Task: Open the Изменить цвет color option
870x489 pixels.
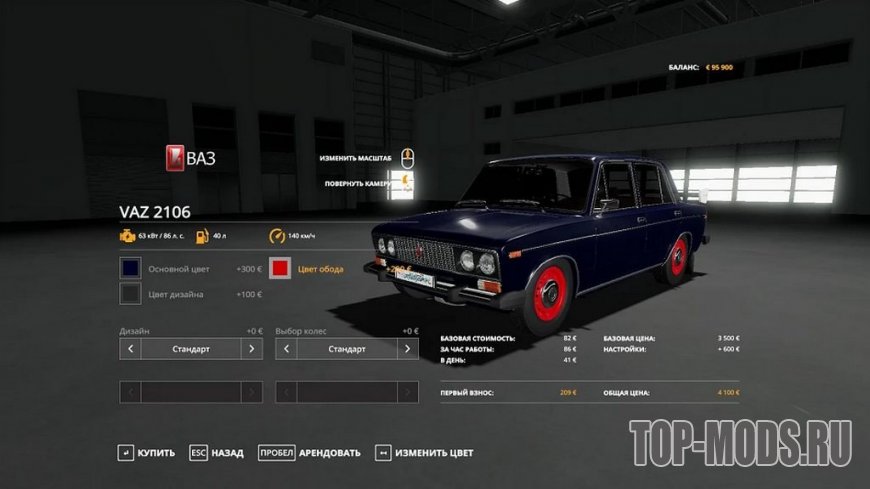Action: tap(424, 453)
